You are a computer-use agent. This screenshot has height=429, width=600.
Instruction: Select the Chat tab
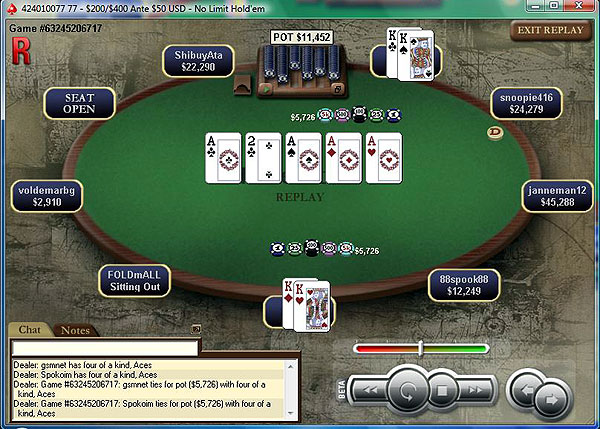pyautogui.click(x=29, y=330)
